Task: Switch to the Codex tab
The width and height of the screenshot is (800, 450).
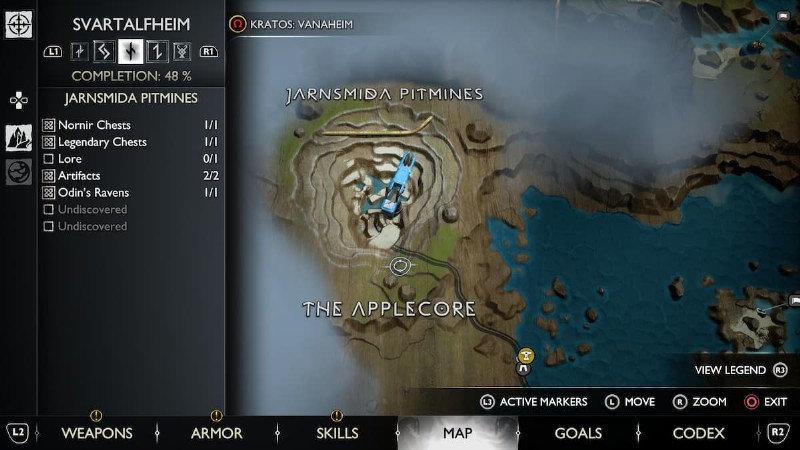Action: pos(698,433)
